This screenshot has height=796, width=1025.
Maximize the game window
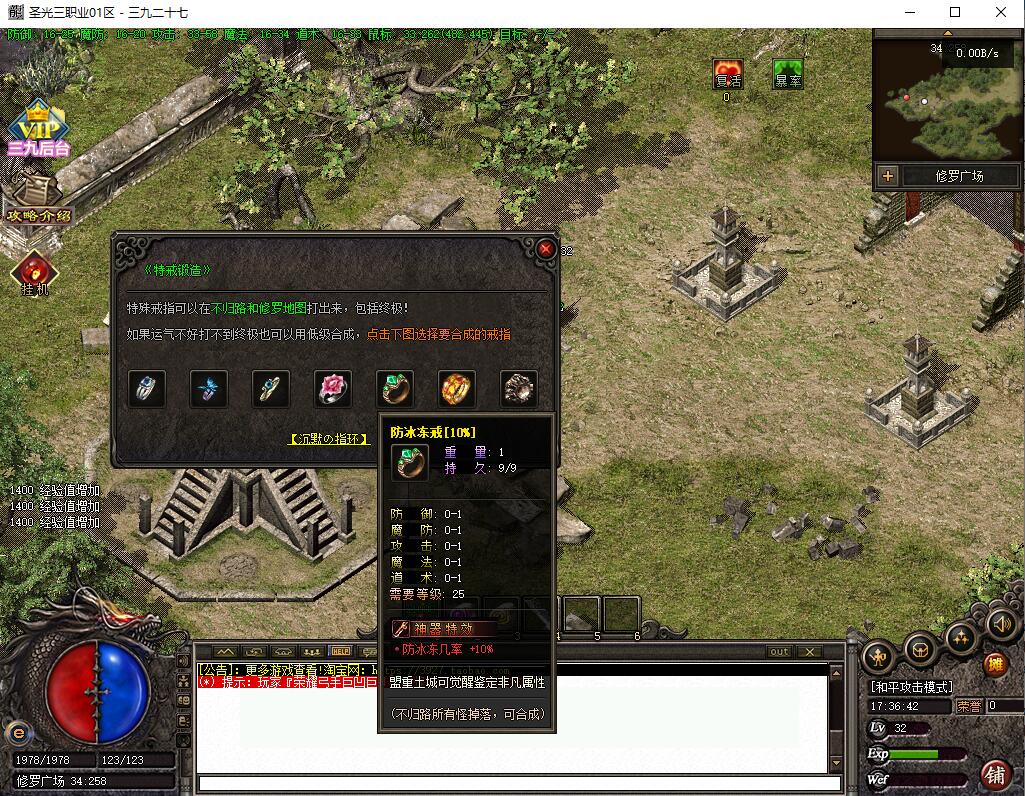(955, 13)
